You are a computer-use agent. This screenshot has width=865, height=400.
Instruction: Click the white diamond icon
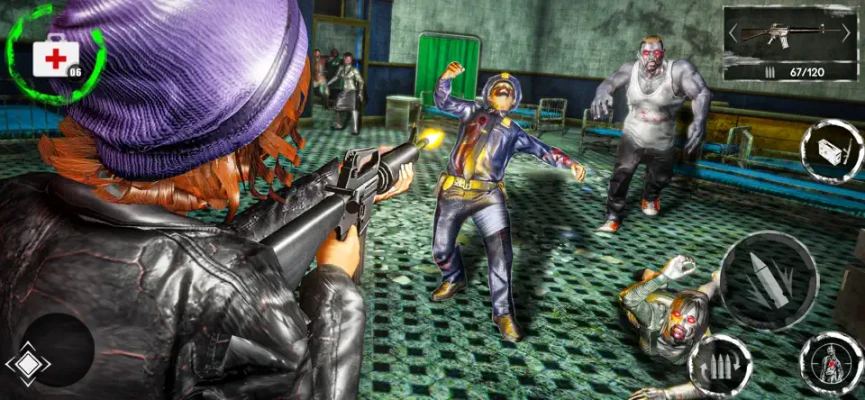[x=27, y=365]
